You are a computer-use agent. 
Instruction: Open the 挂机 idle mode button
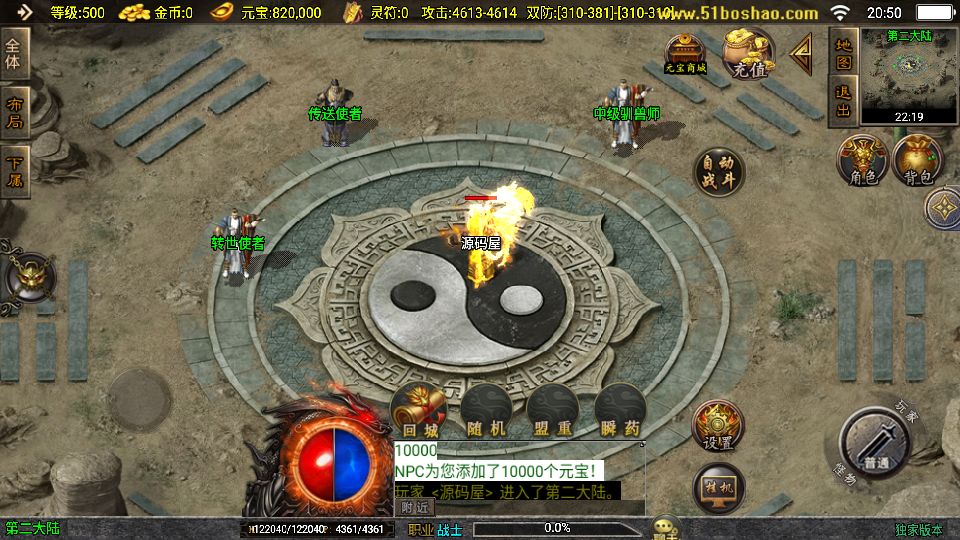tap(718, 486)
